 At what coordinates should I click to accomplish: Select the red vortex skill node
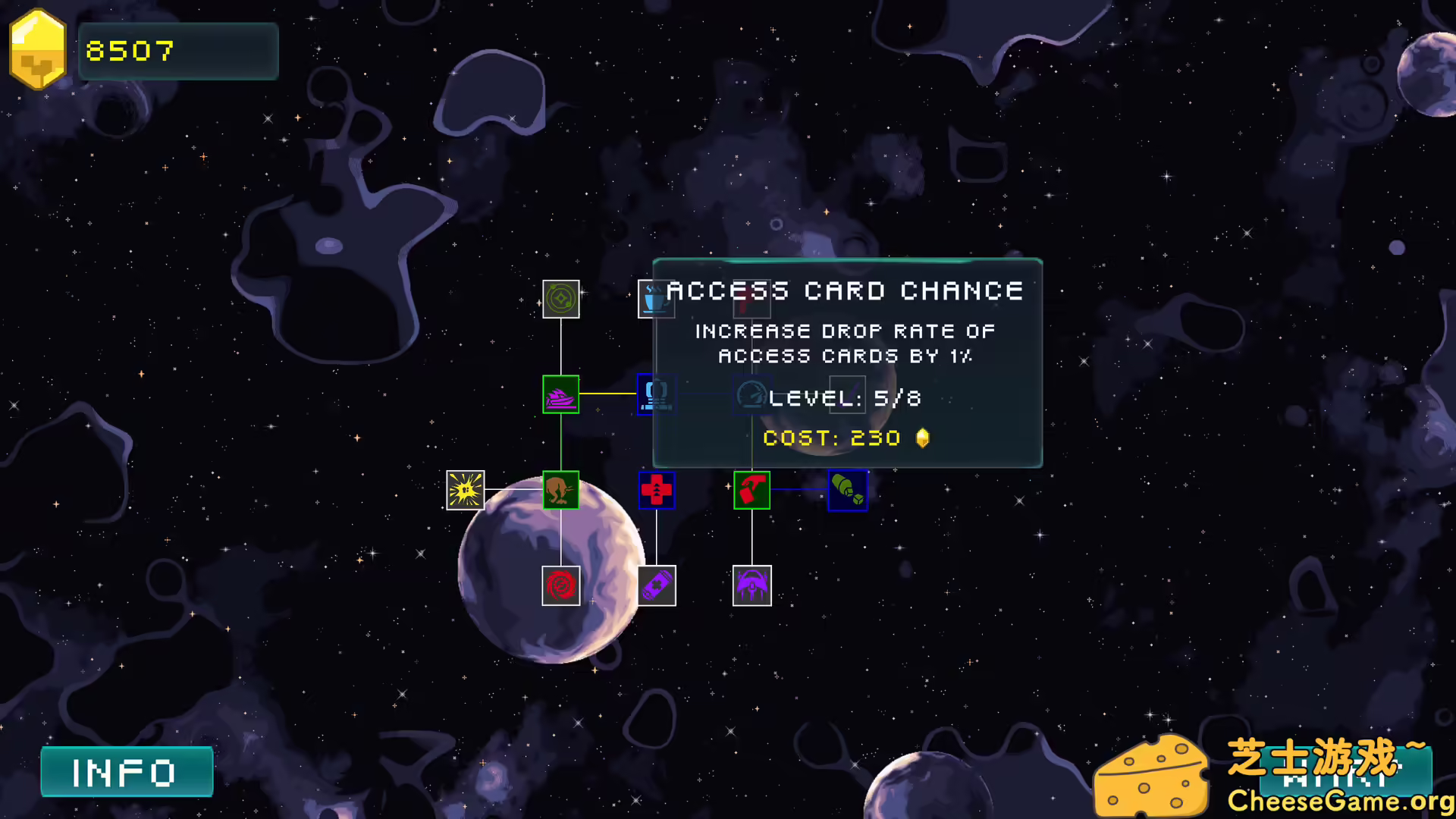point(561,585)
